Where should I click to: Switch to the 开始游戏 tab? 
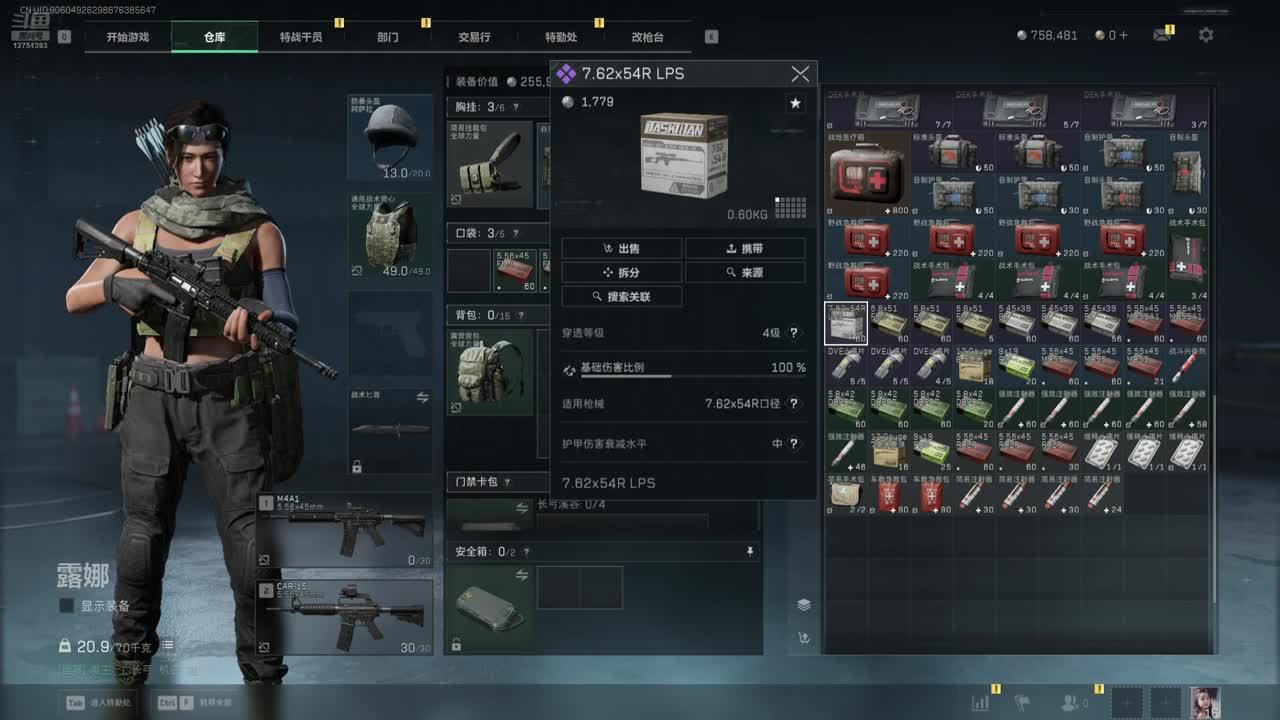(x=128, y=37)
